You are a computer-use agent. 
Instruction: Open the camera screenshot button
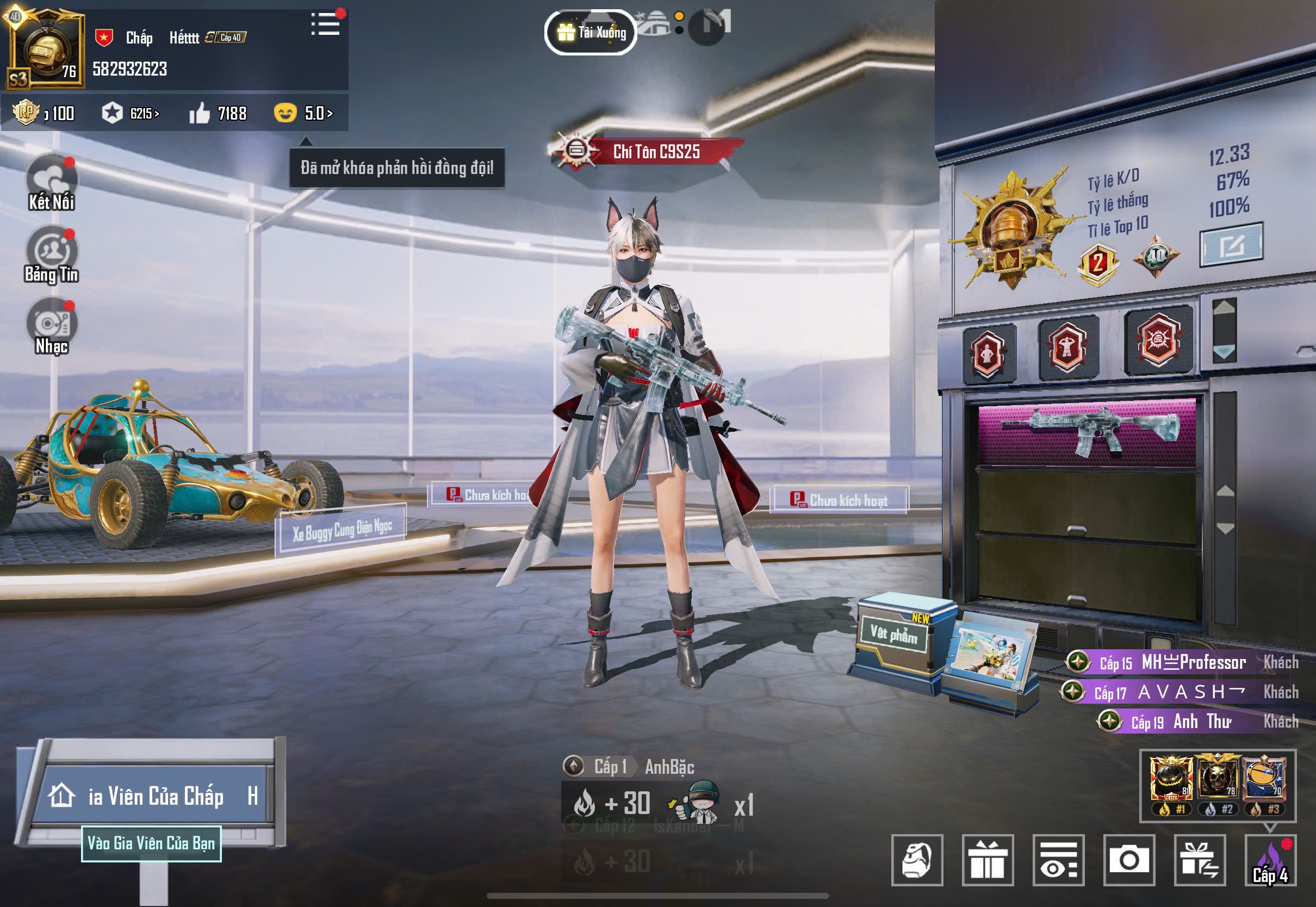[1128, 859]
